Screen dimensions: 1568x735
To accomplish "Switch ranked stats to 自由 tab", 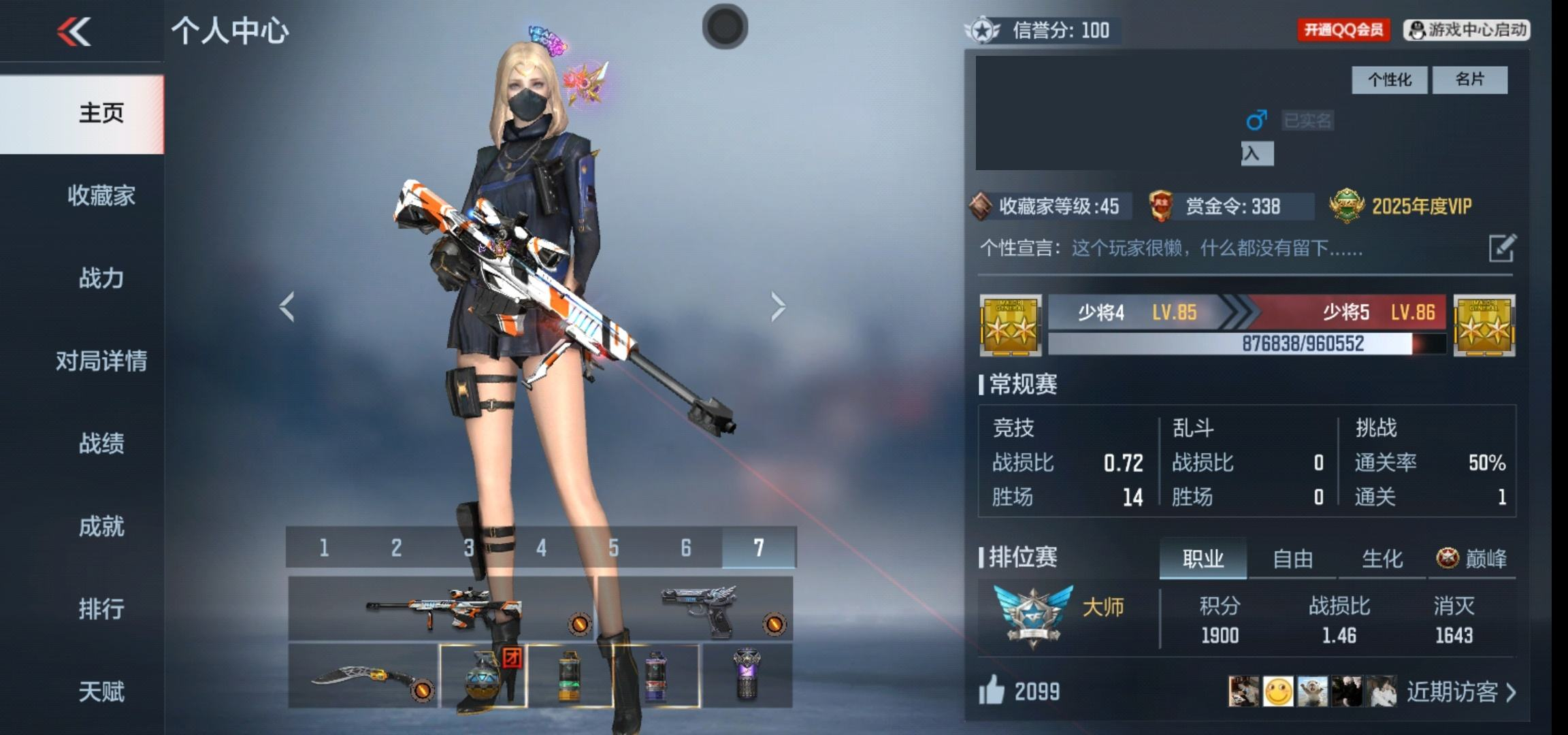I will point(1292,559).
